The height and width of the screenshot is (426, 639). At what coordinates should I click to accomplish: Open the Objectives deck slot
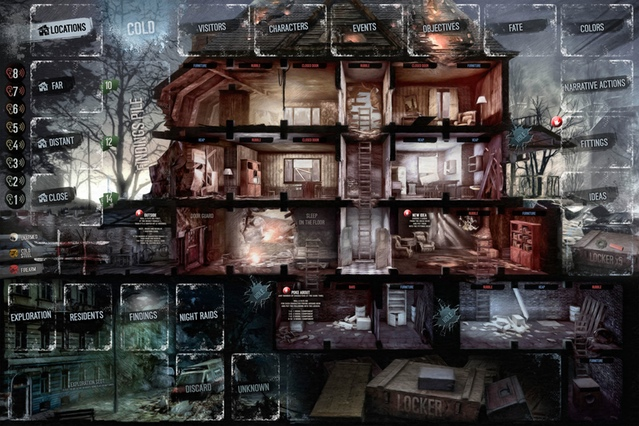coord(440,29)
